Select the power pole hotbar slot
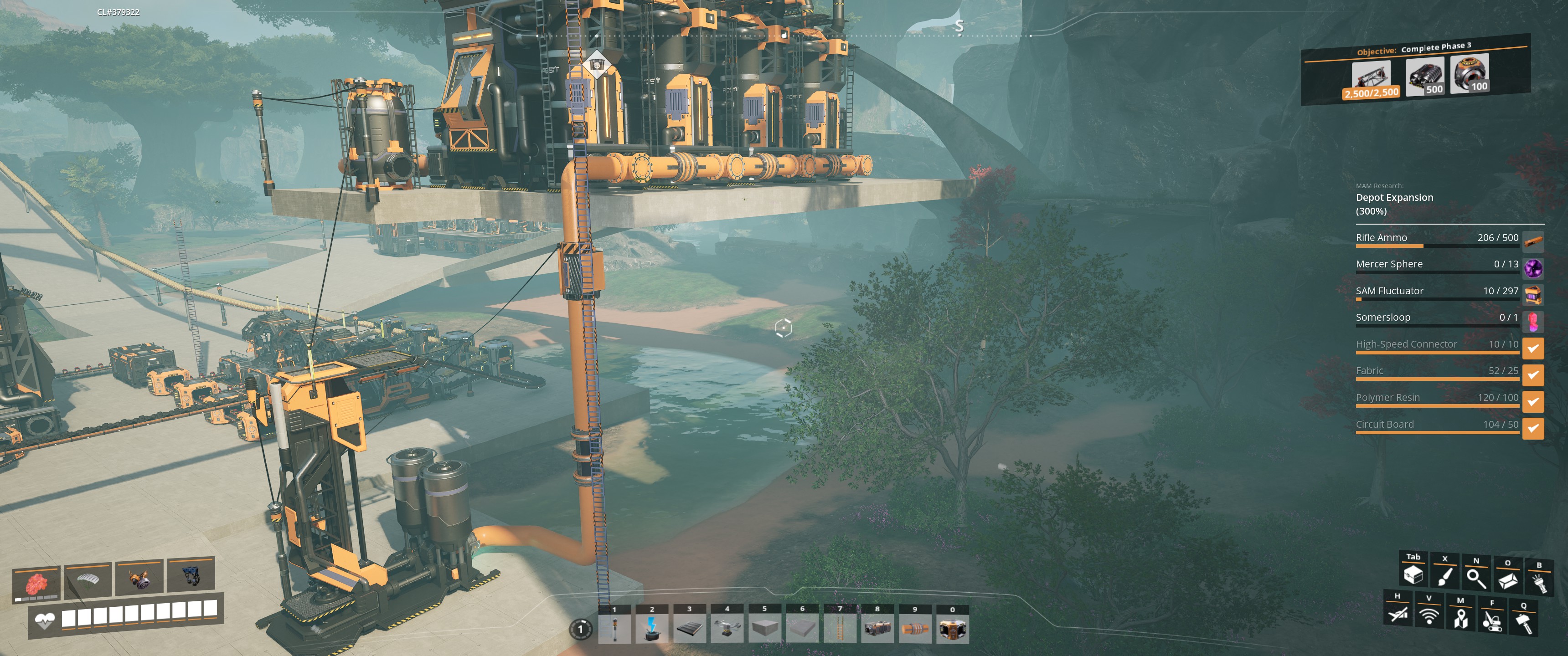 [x=614, y=628]
